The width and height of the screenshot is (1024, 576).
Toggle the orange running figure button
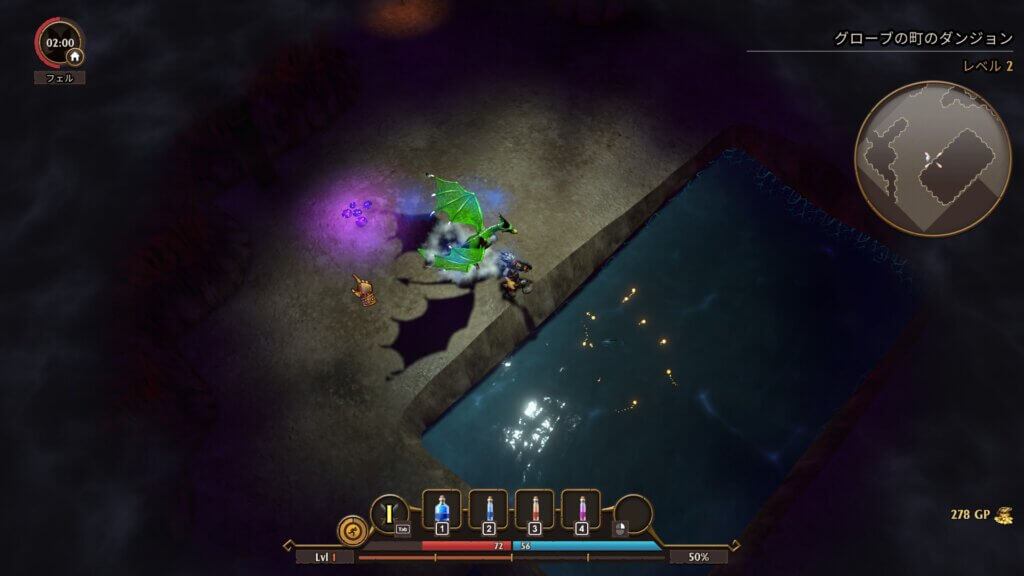point(352,528)
